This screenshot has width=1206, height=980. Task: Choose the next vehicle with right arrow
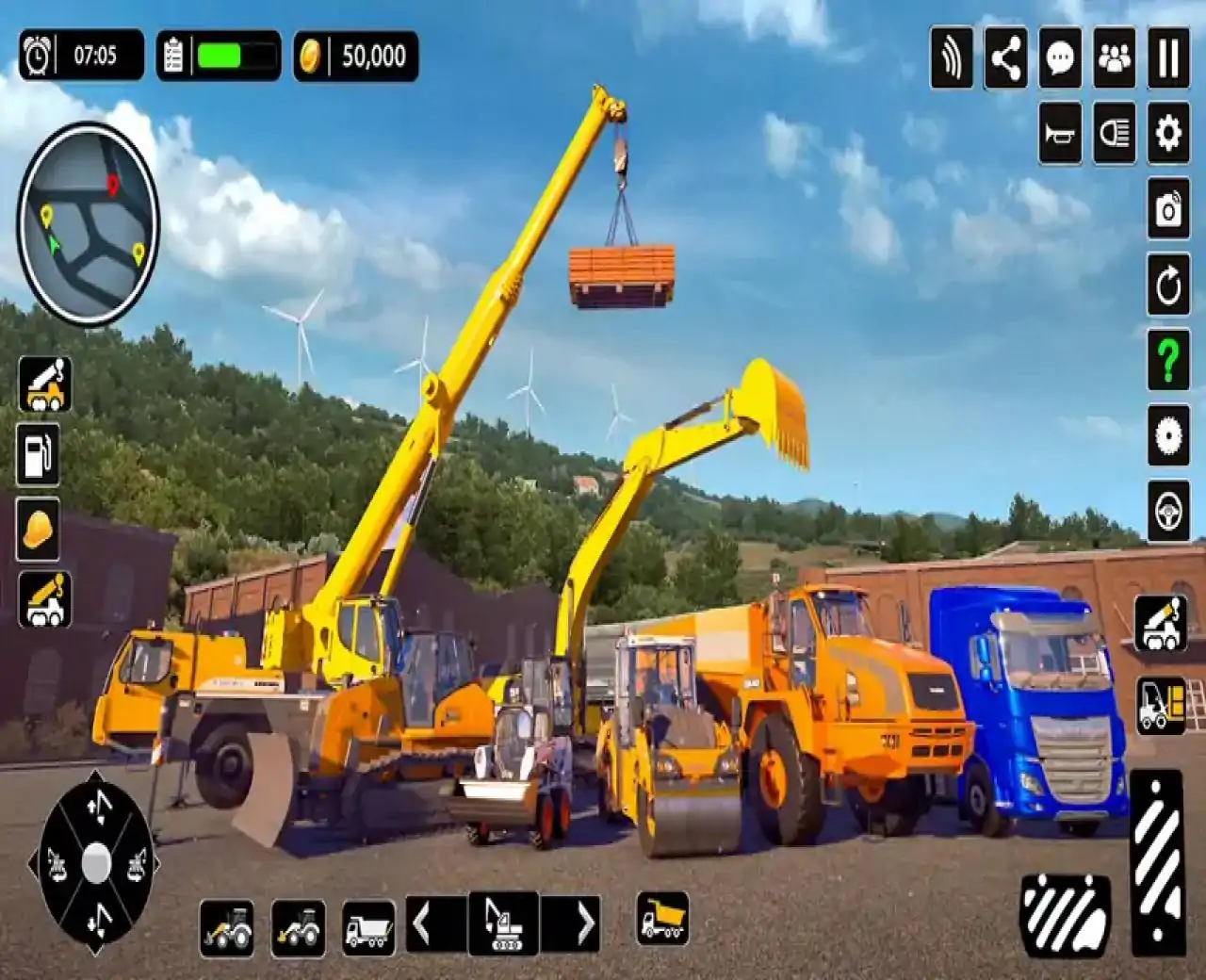(x=584, y=923)
